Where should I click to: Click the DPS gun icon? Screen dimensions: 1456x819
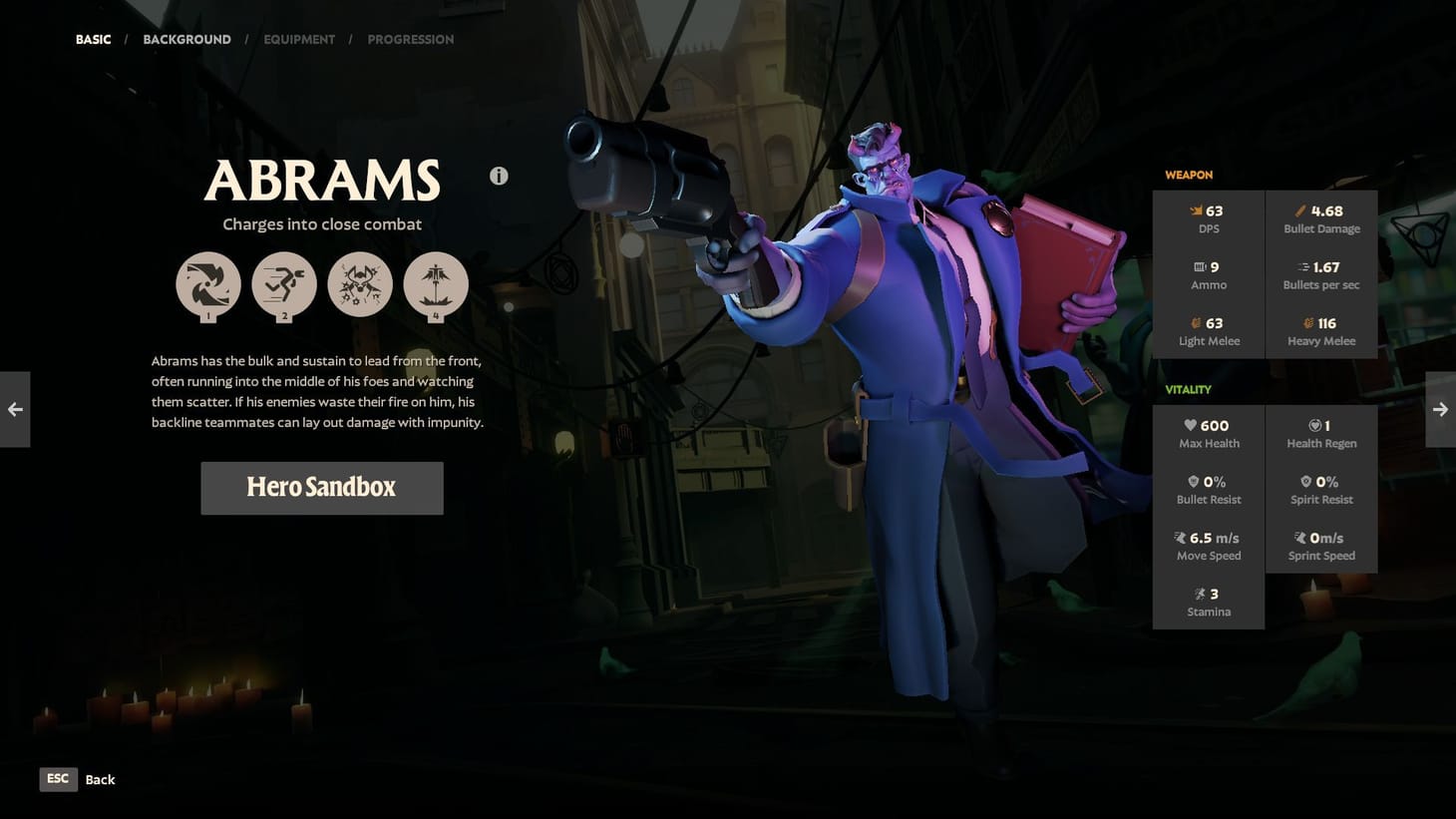[x=1195, y=210]
